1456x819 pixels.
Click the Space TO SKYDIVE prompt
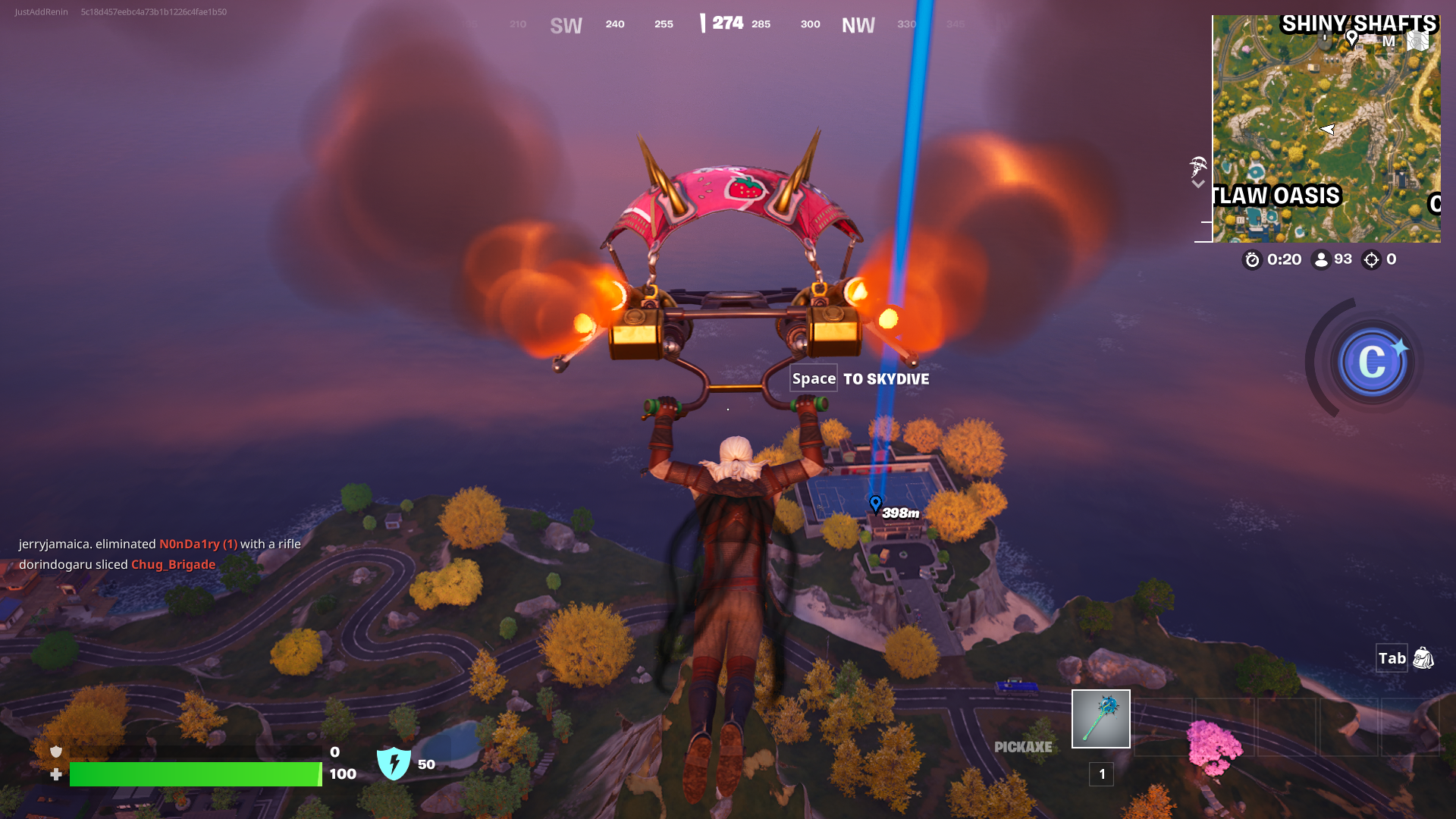tap(858, 378)
